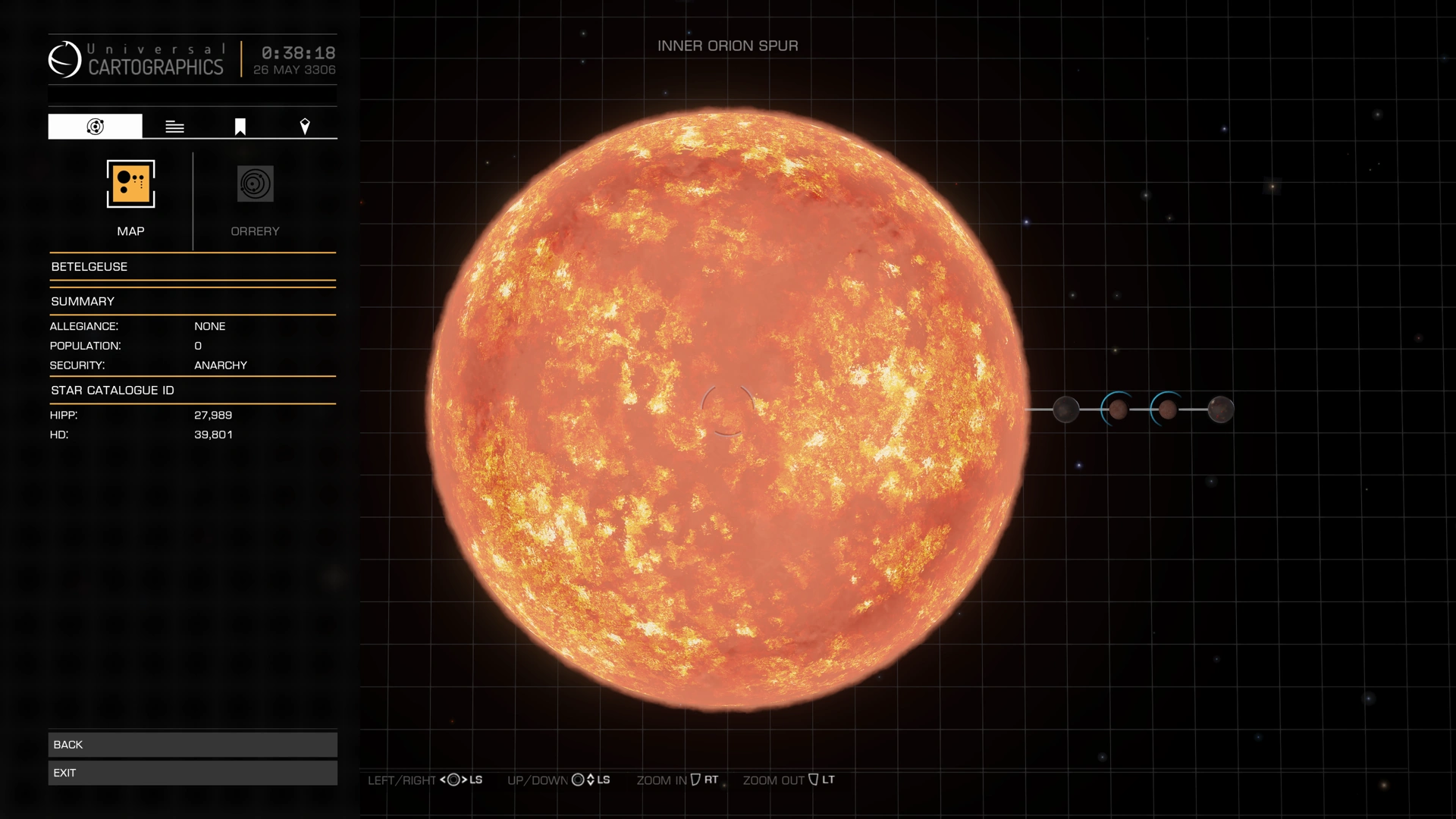The width and height of the screenshot is (1456, 819).
Task: Switch to the ORRERY tab
Action: point(255,200)
